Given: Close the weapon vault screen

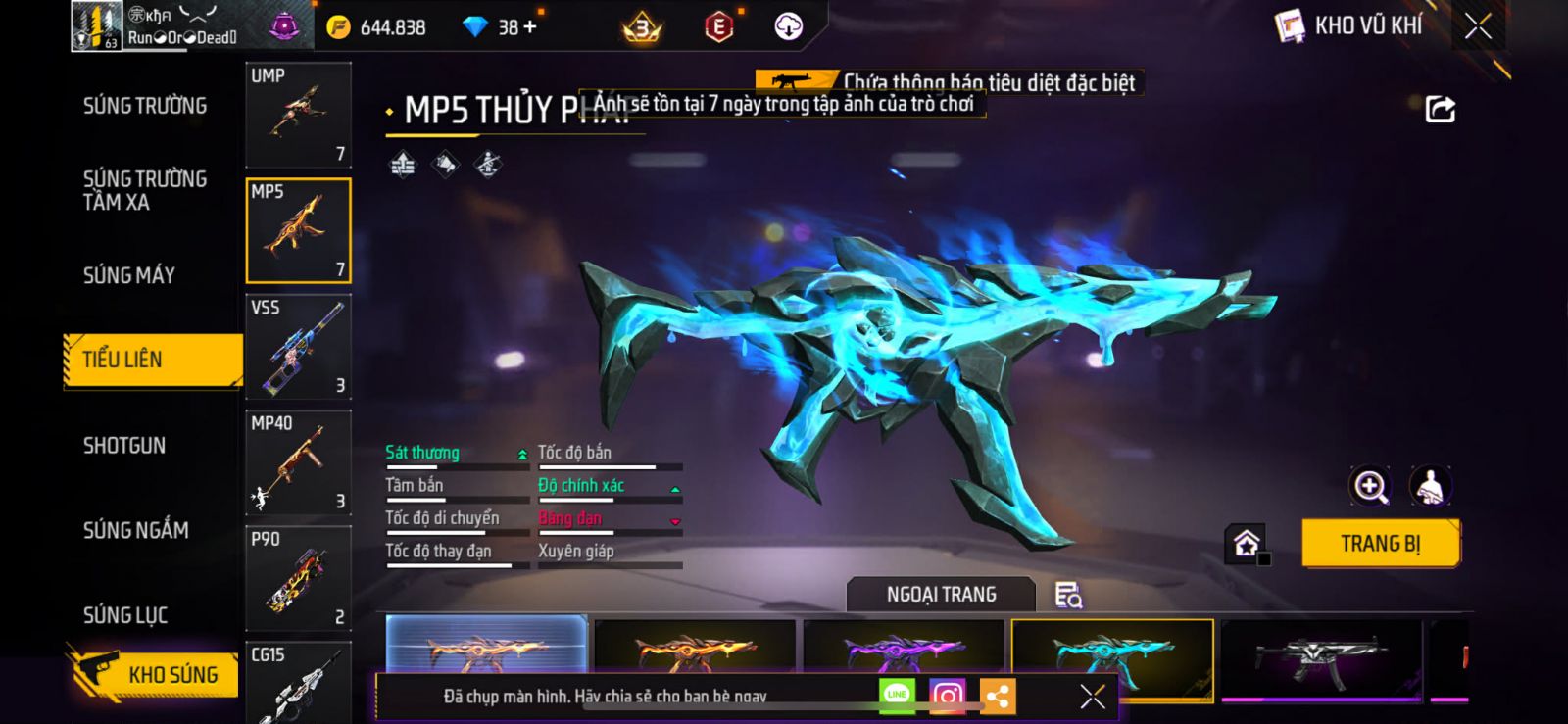Looking at the screenshot, I should coord(1478,26).
